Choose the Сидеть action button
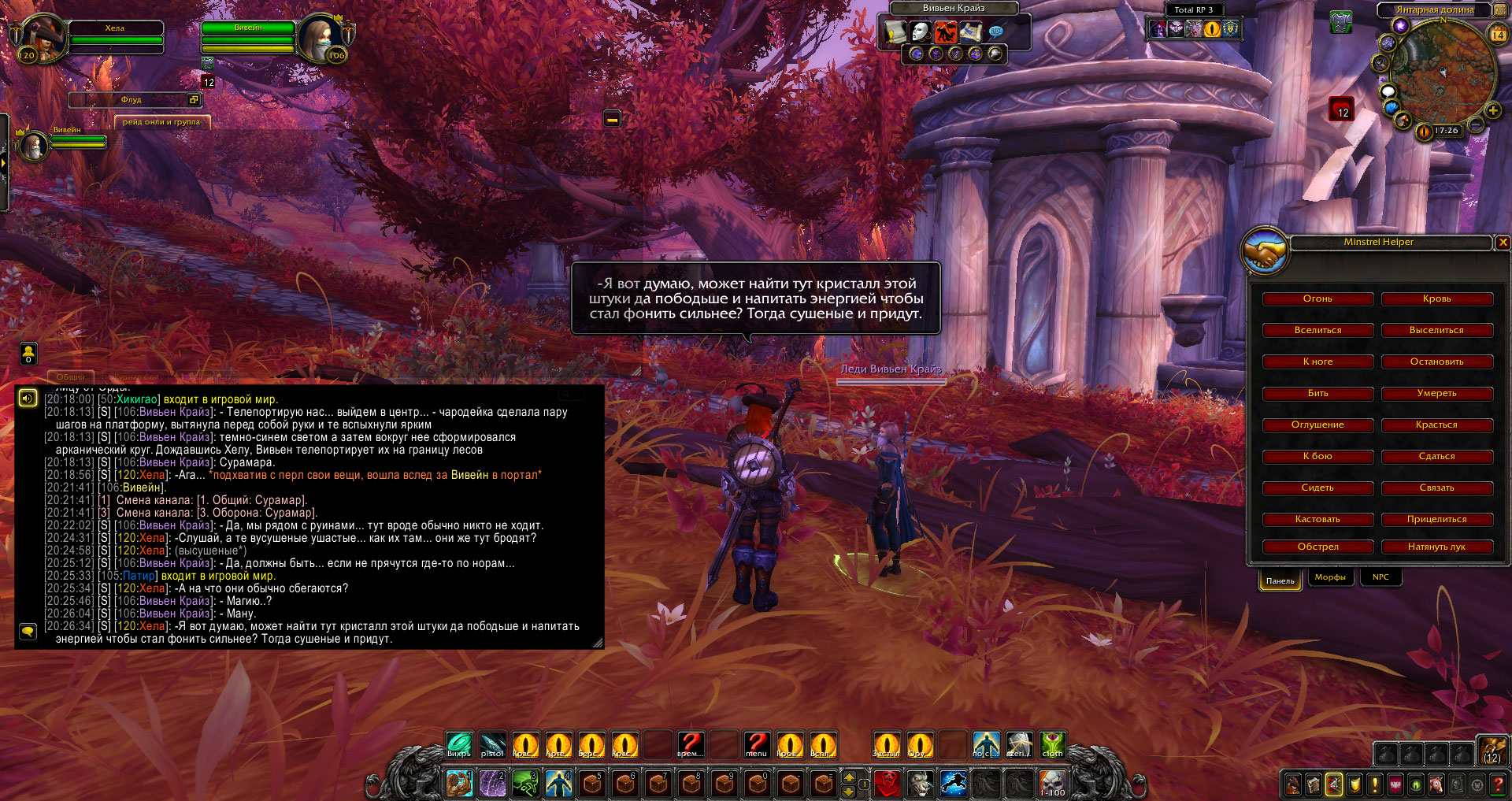Viewport: 1512px width, 801px height. point(1317,488)
